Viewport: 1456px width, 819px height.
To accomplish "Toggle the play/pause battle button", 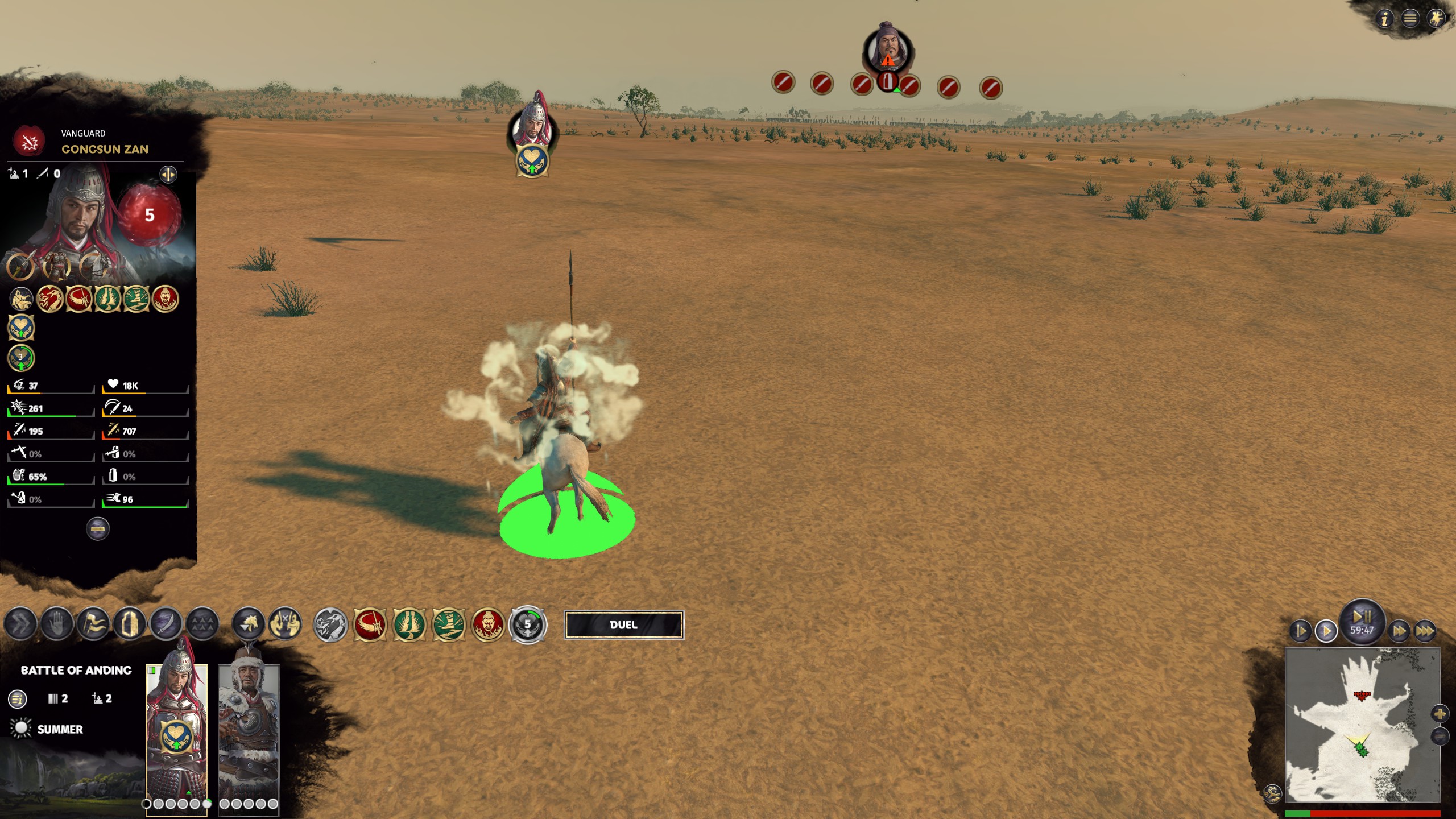I will pos(1362,616).
